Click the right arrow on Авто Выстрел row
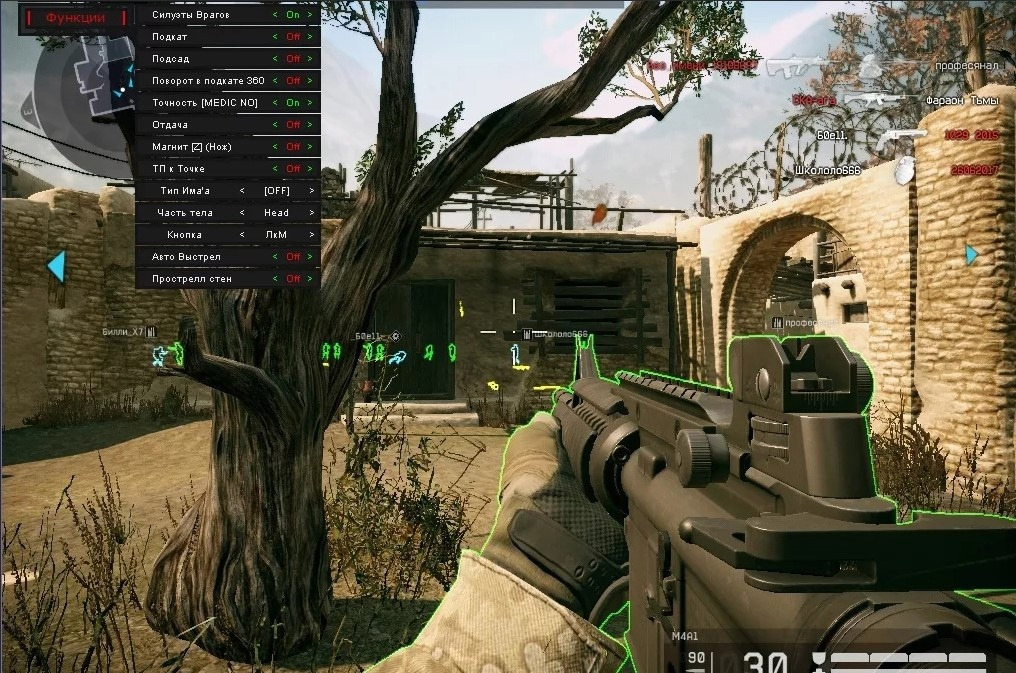Screen dimensions: 1016x673 click(x=311, y=257)
